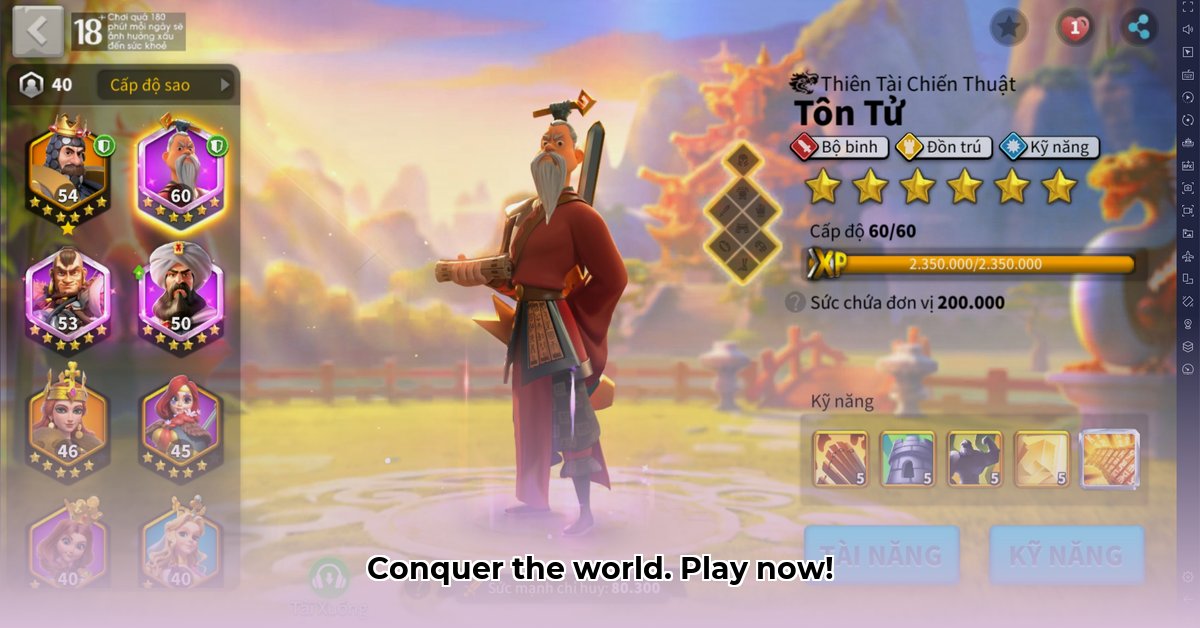Open the Cấp độ sao sort dropdown
This screenshot has width=1200, height=628.
coord(167,85)
